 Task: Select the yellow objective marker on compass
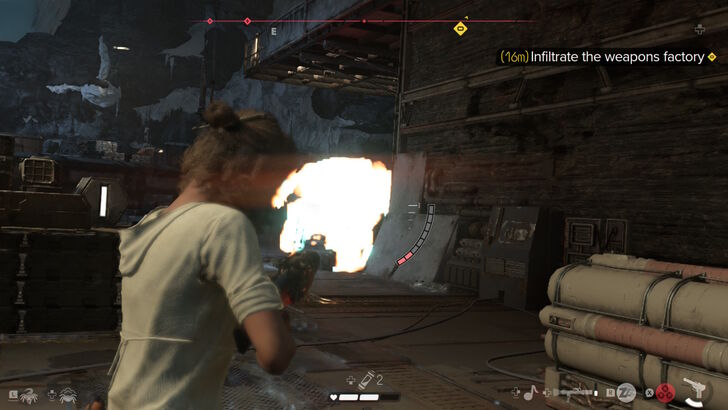460,28
